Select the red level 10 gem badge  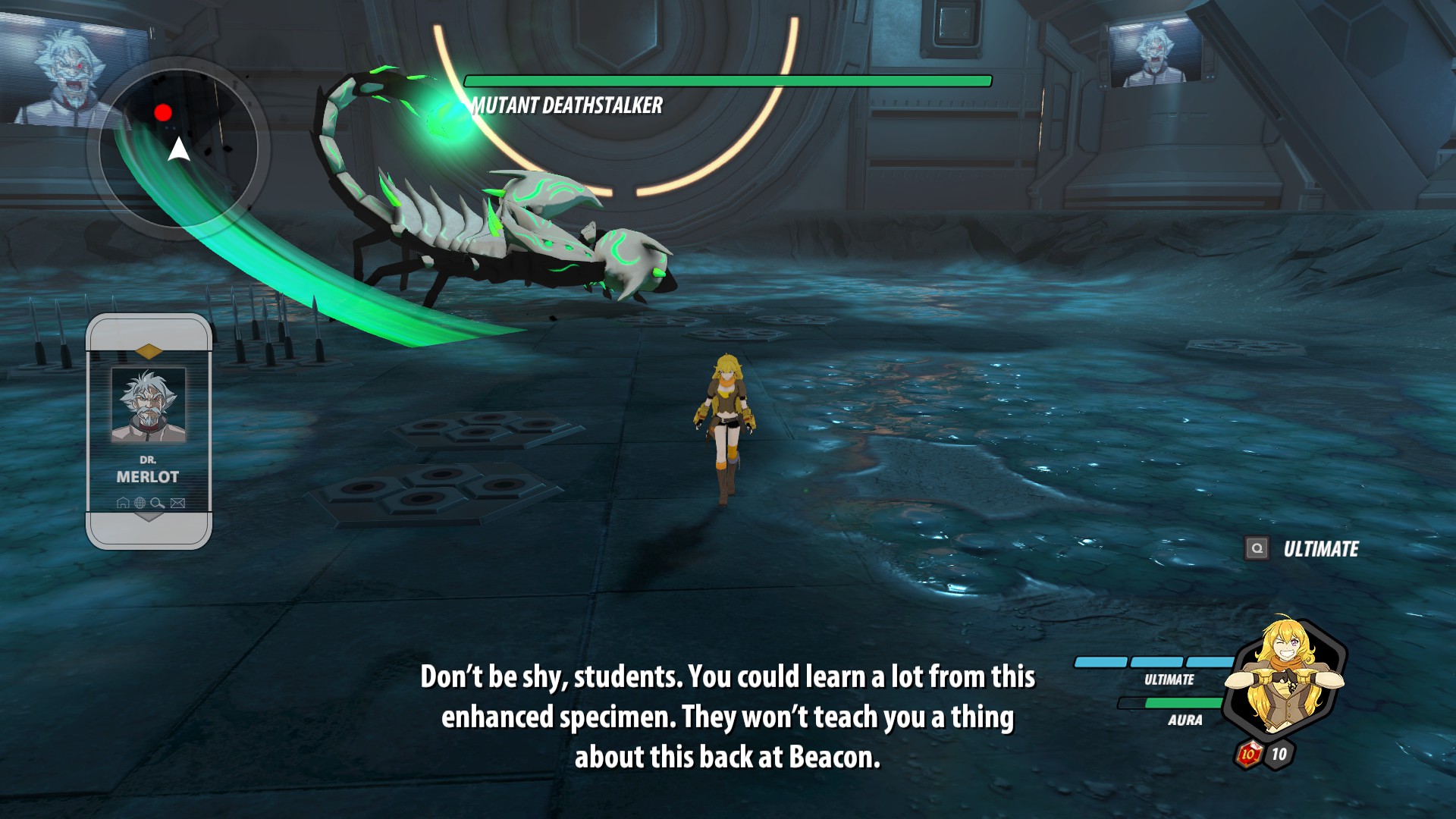click(x=1248, y=754)
